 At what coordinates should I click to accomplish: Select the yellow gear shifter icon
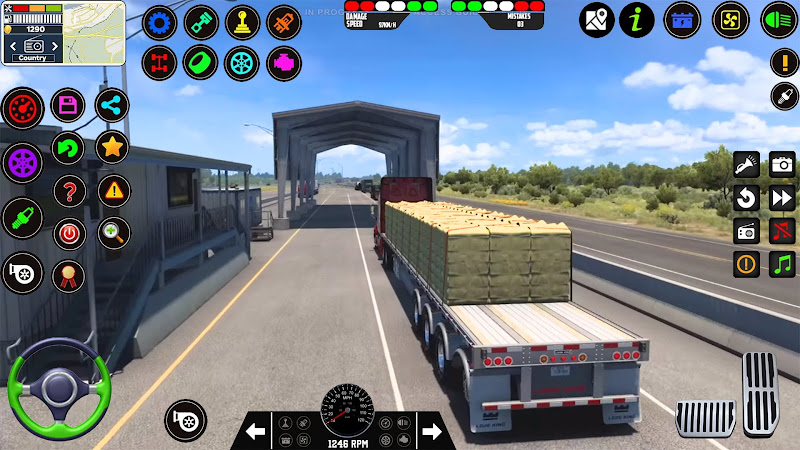point(242,22)
